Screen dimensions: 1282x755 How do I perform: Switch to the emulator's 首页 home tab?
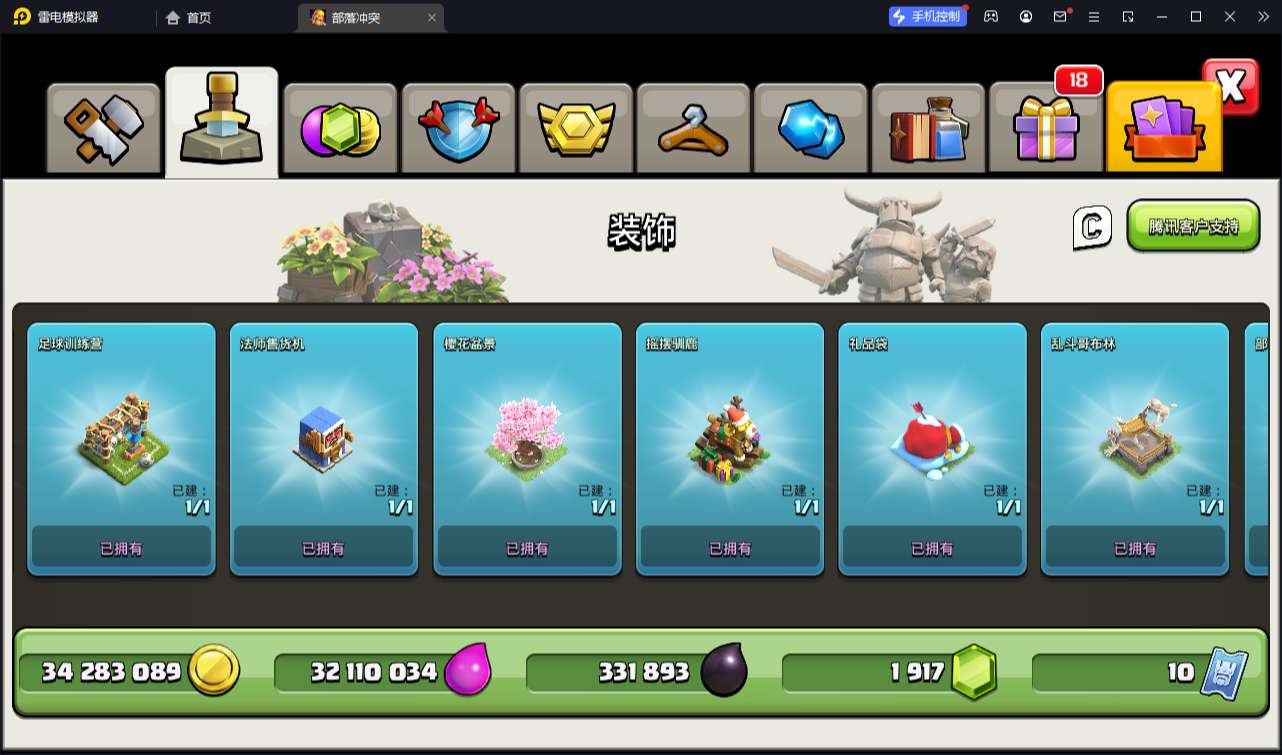pos(189,17)
